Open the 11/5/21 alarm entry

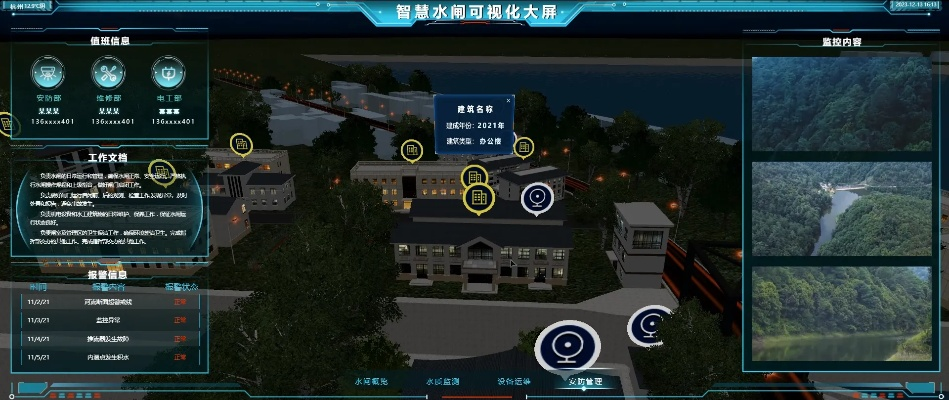pyautogui.click(x=108, y=357)
